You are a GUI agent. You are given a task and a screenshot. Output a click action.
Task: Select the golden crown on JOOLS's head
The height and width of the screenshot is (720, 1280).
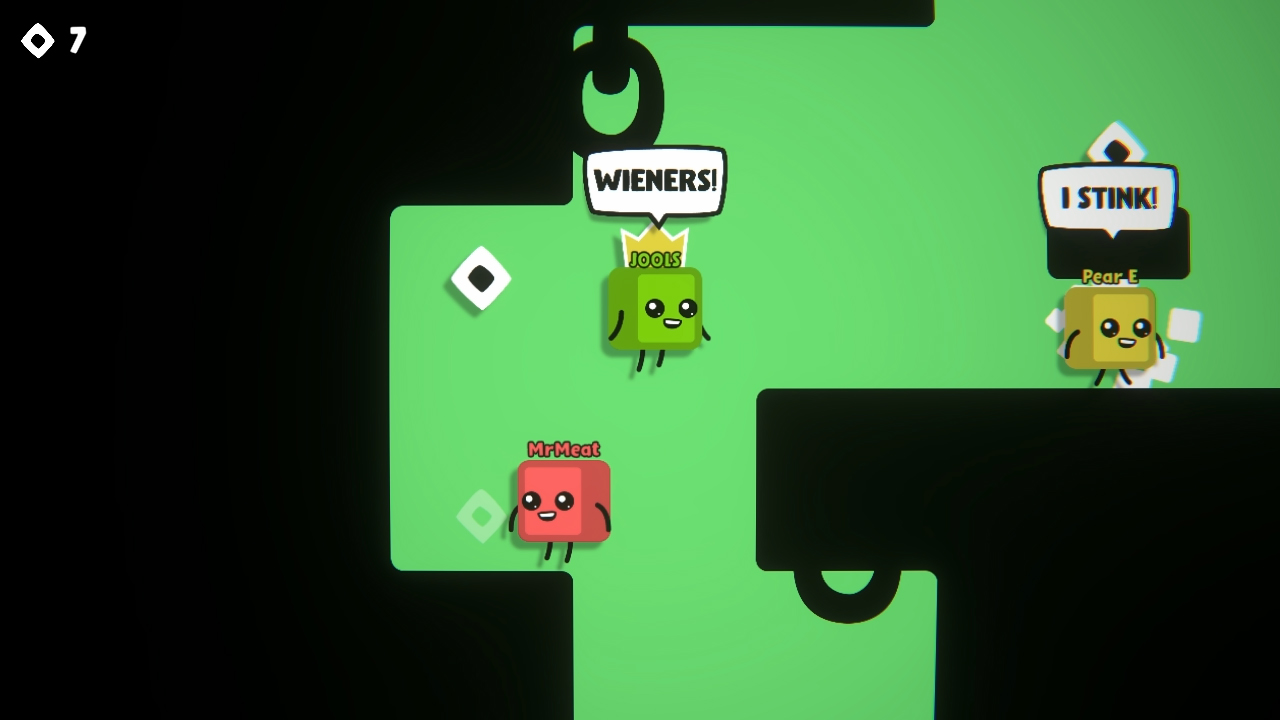click(655, 242)
